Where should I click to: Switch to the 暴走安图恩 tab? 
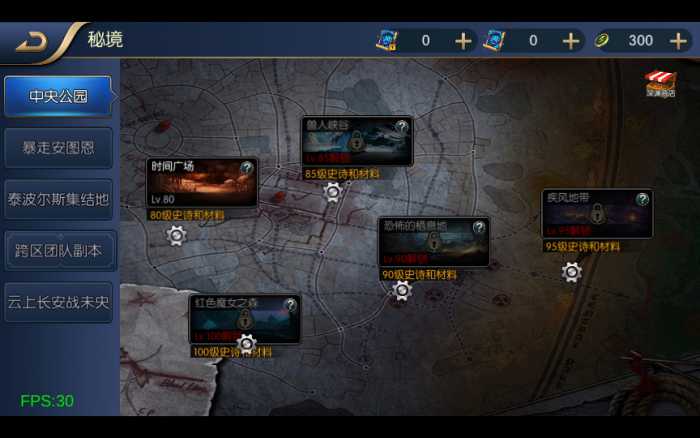coord(58,147)
